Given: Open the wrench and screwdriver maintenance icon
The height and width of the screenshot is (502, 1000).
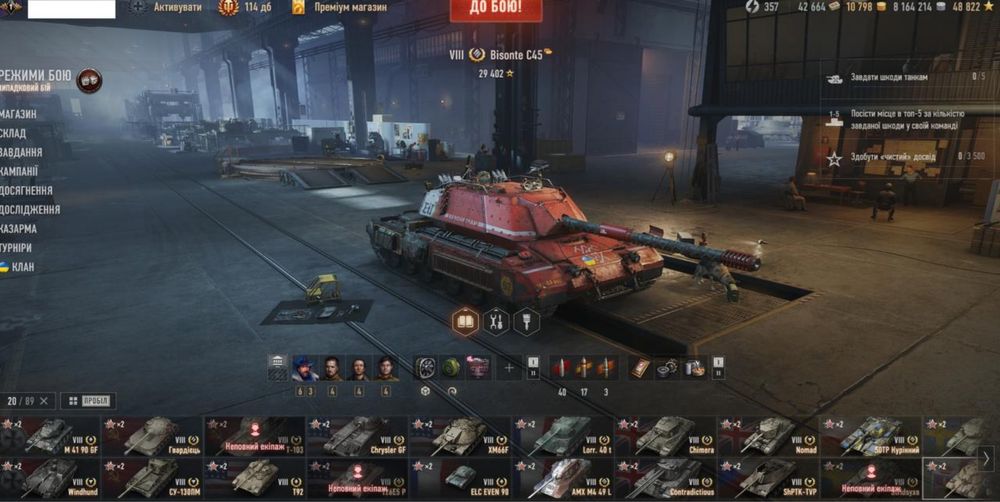Looking at the screenshot, I should pos(495,322).
